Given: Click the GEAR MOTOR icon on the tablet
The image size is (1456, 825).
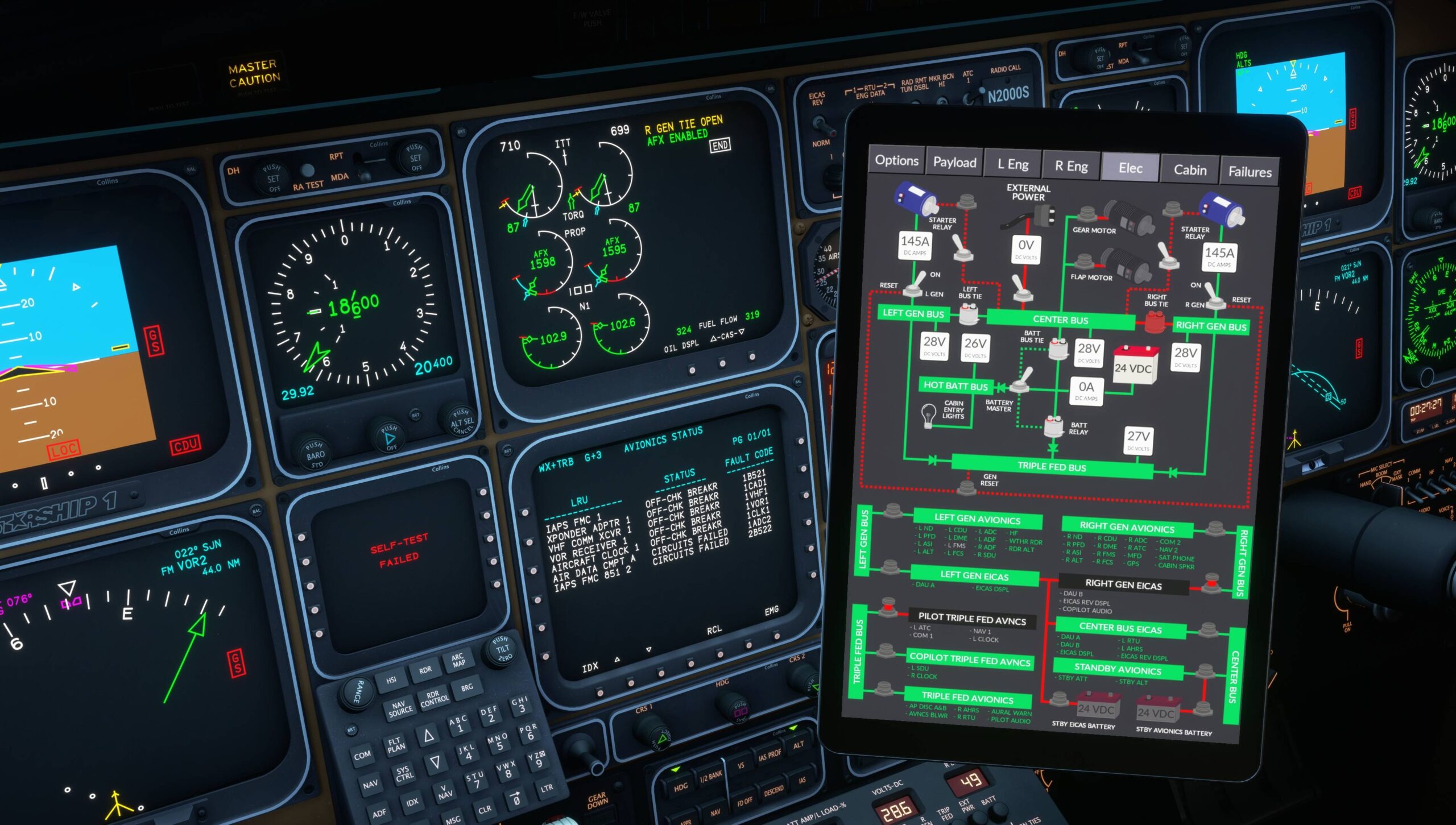Looking at the screenshot, I should pyautogui.click(x=1128, y=218).
